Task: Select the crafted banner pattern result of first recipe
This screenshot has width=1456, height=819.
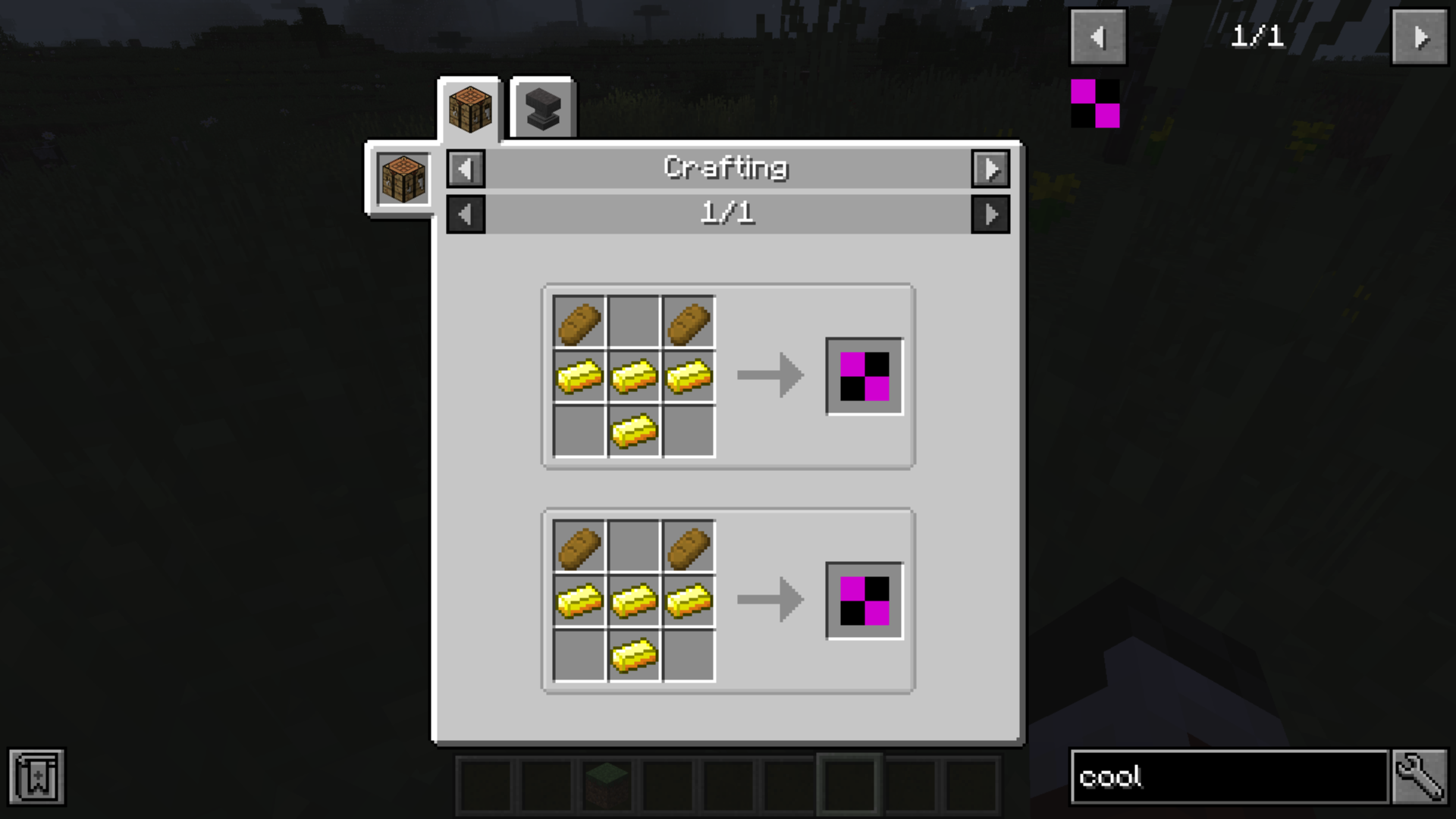Action: click(x=863, y=374)
